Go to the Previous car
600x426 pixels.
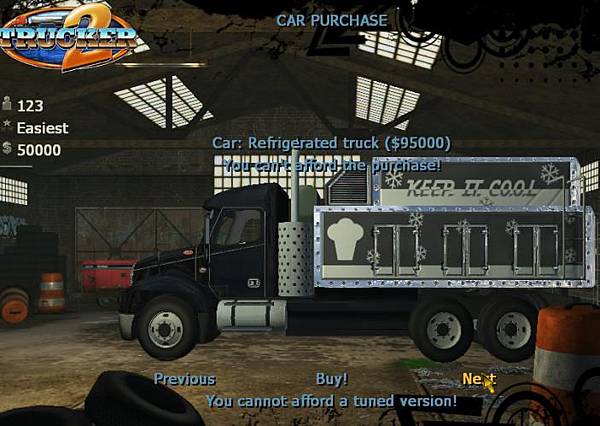184,379
